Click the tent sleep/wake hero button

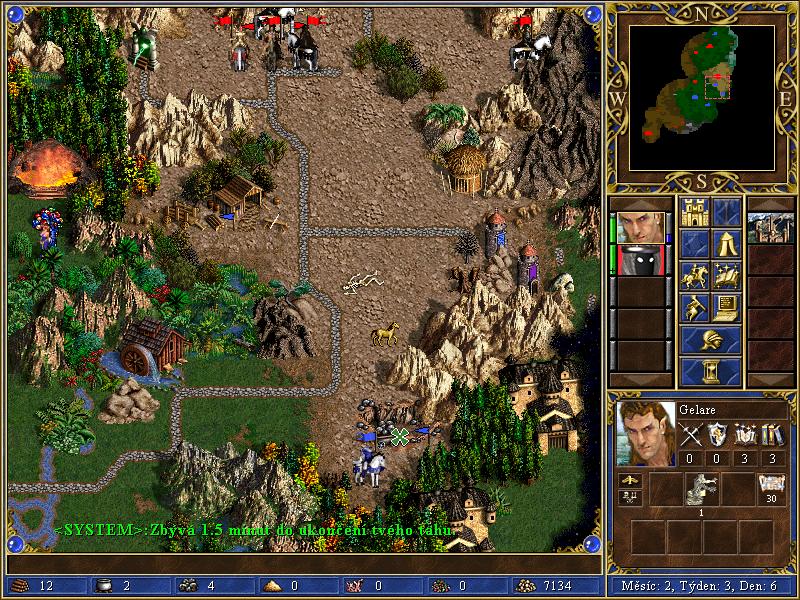727,243
